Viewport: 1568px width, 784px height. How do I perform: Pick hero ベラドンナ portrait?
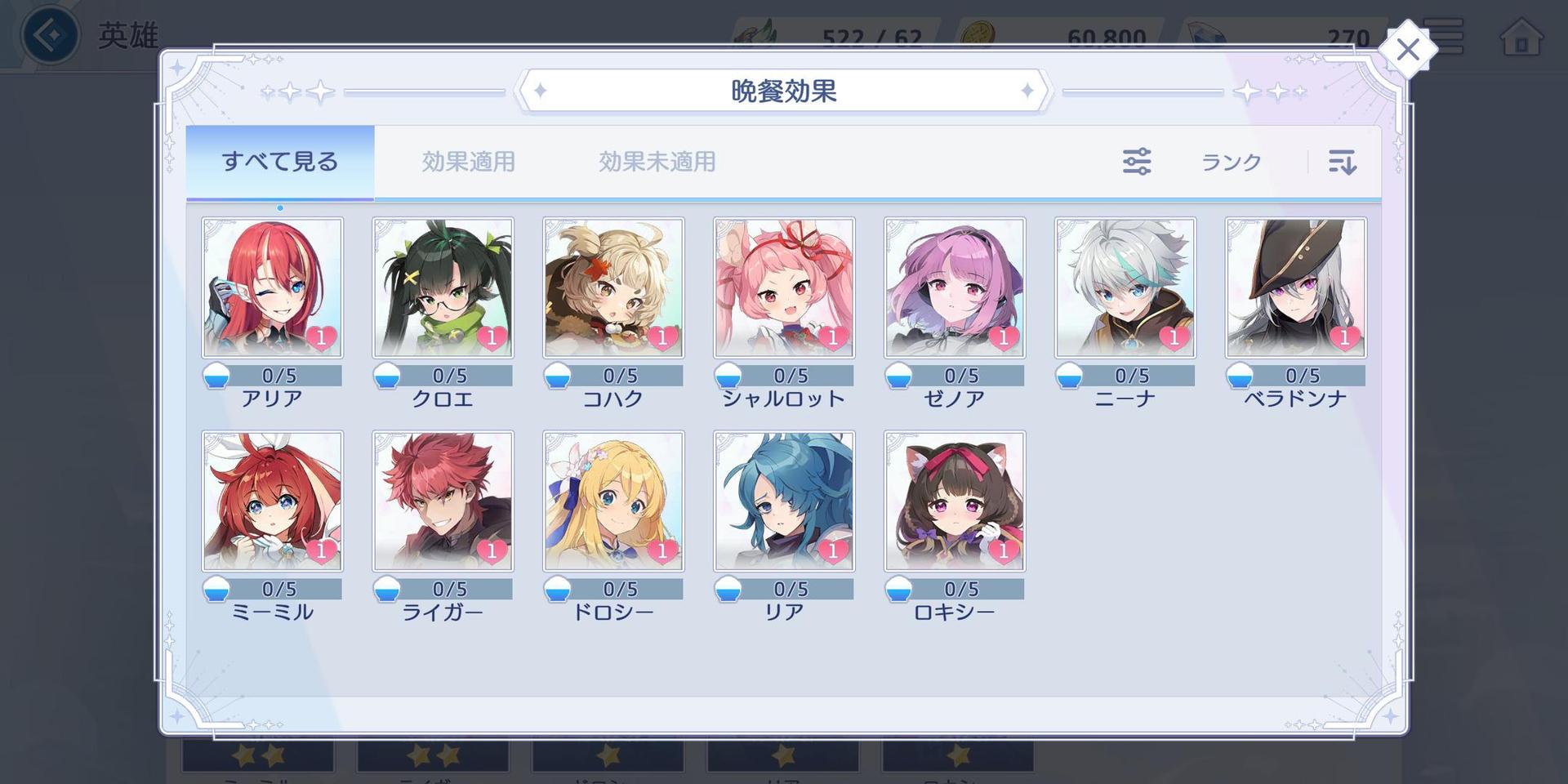[1296, 287]
